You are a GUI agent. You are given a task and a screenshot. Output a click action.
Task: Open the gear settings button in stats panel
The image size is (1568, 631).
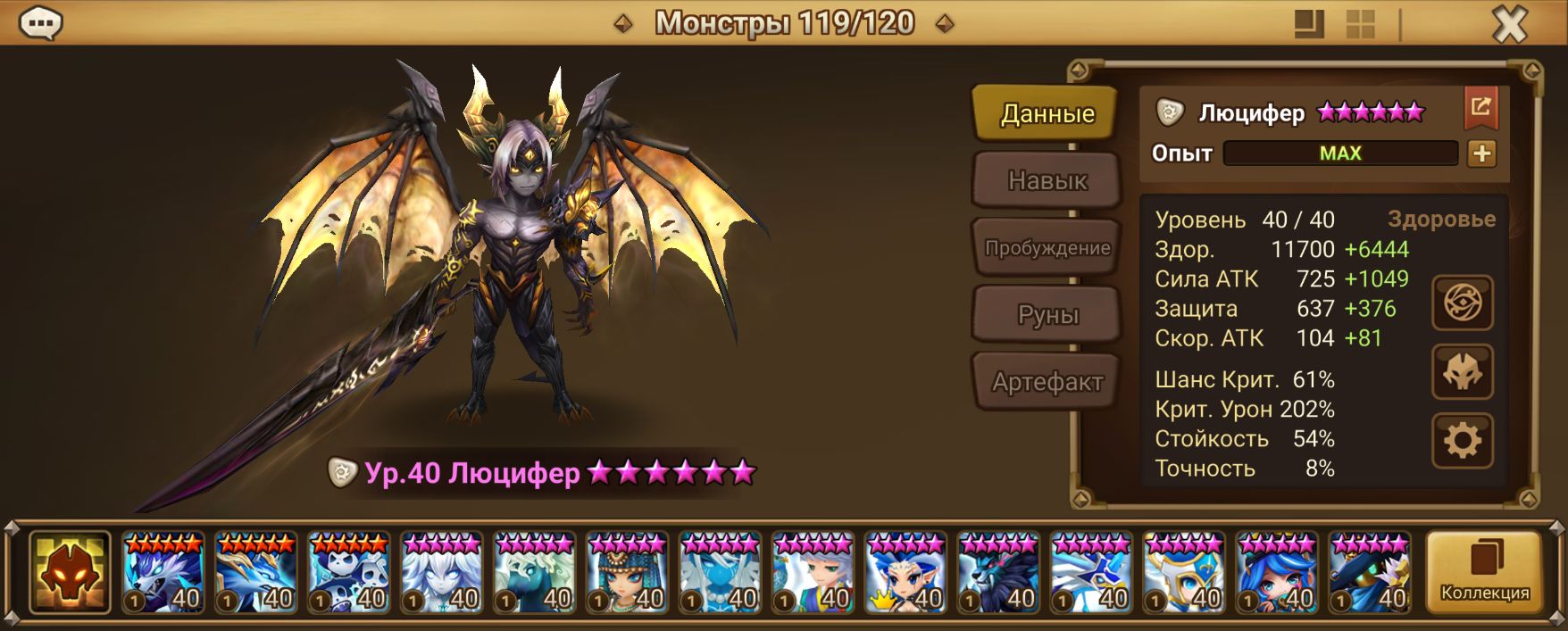click(1462, 440)
